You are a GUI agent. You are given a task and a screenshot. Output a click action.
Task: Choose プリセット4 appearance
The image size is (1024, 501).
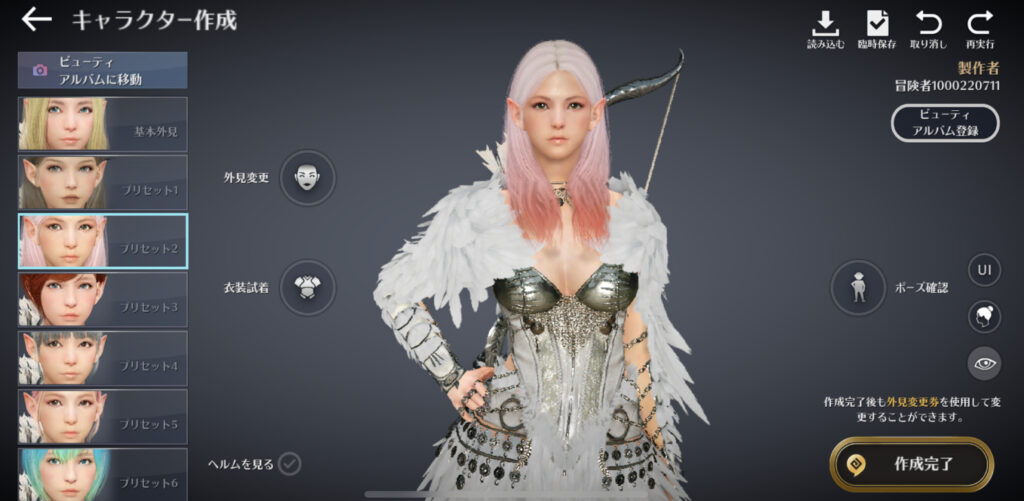pyautogui.click(x=102, y=358)
